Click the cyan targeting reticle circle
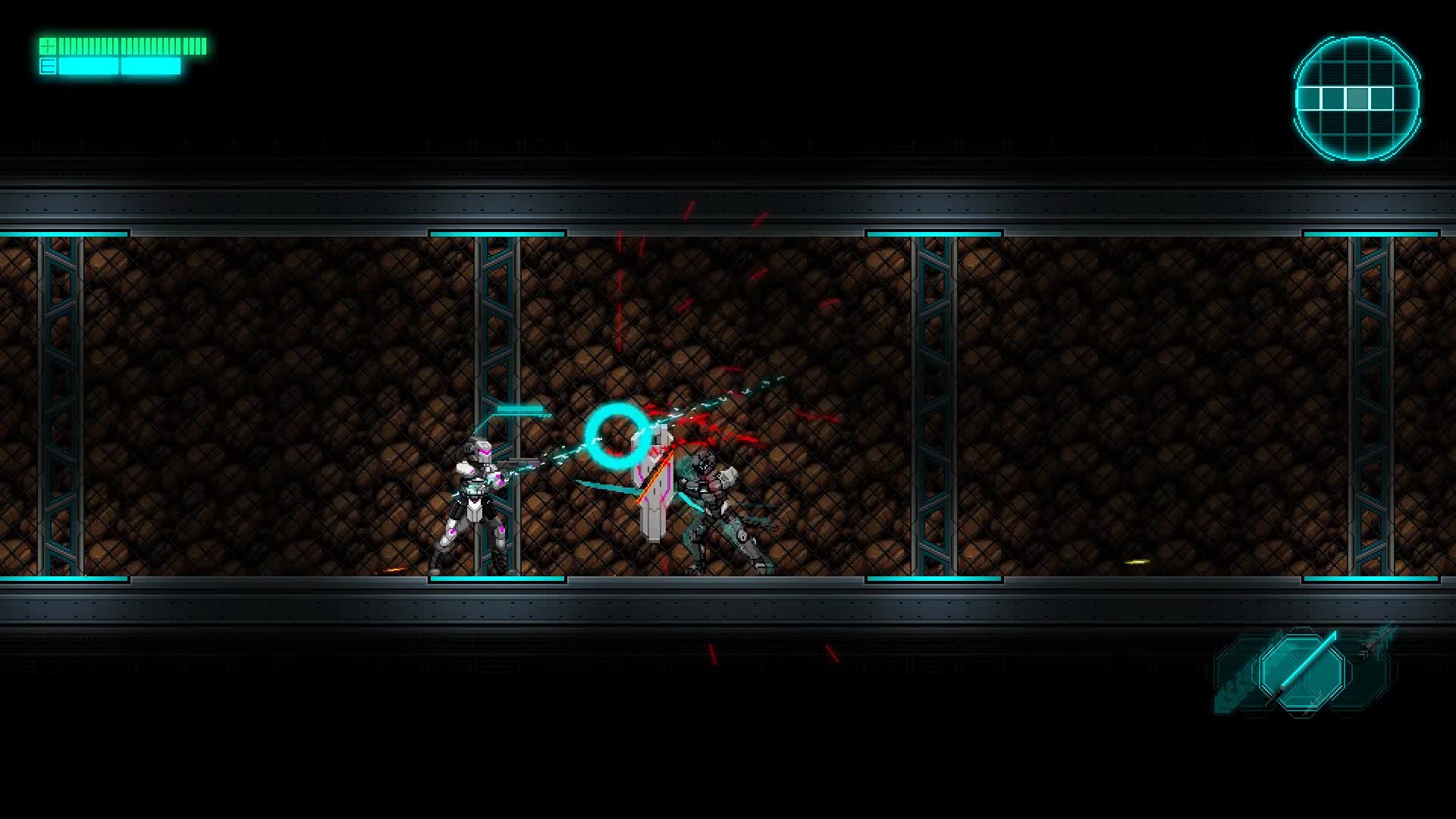 618,436
